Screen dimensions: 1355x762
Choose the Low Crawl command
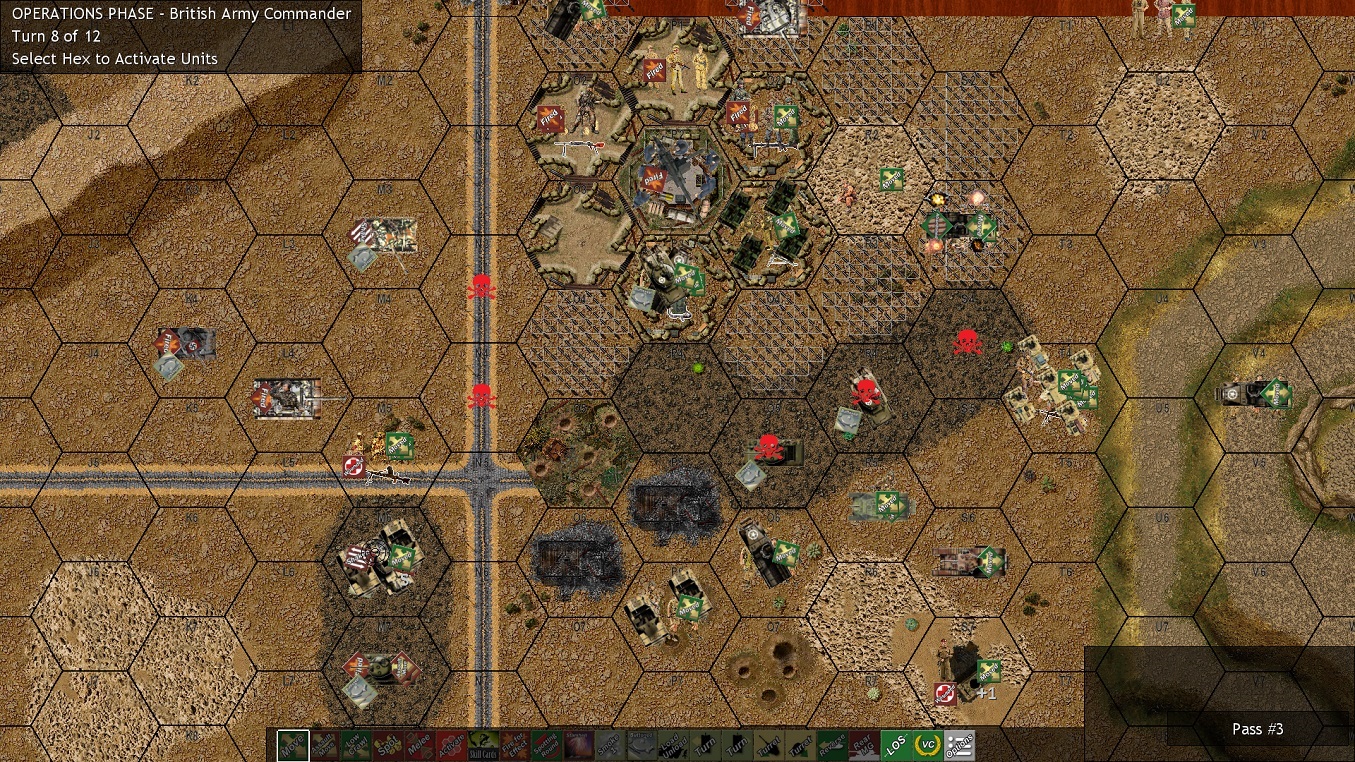[357, 745]
